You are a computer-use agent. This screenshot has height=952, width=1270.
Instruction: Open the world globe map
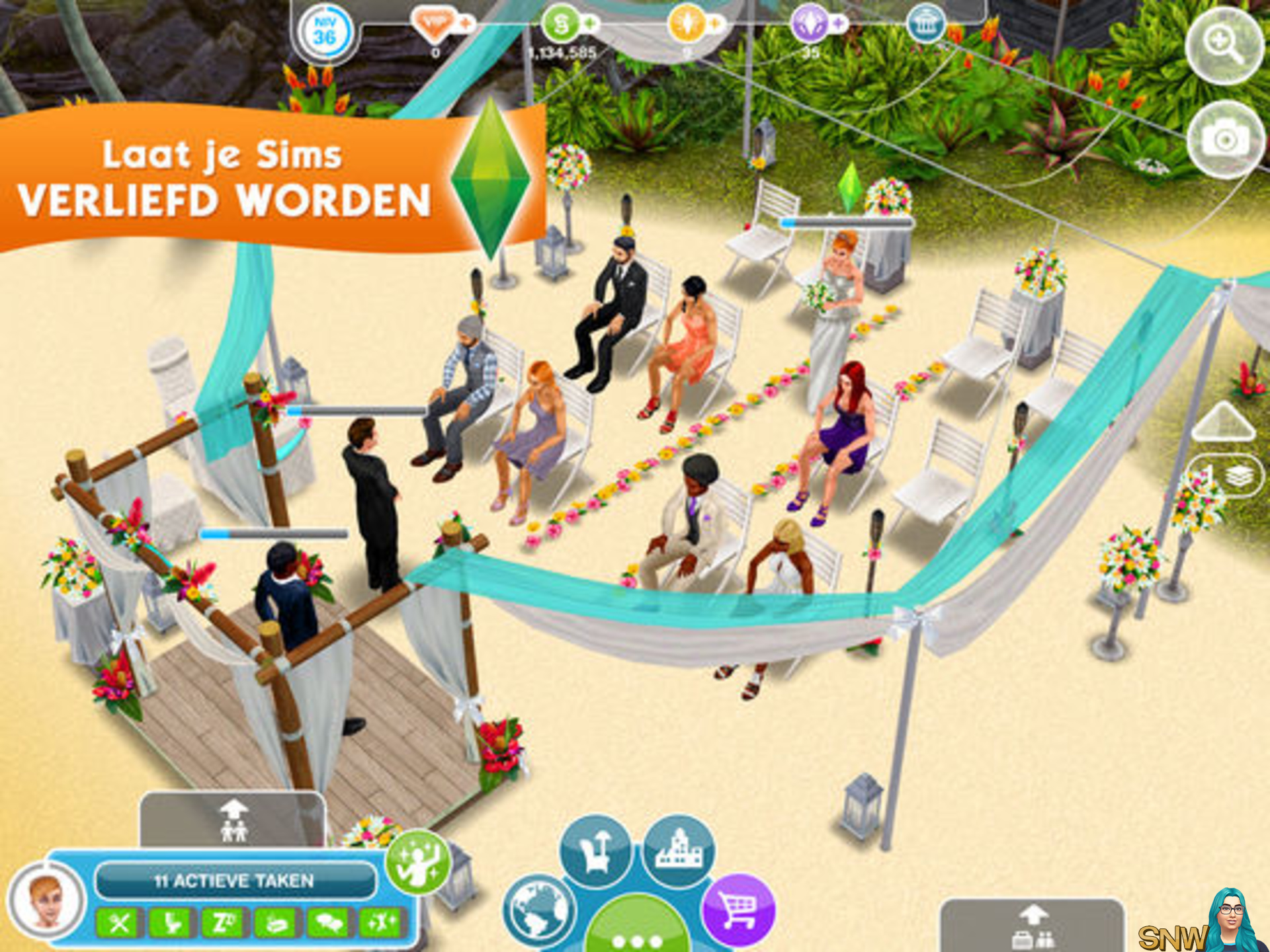click(538, 911)
